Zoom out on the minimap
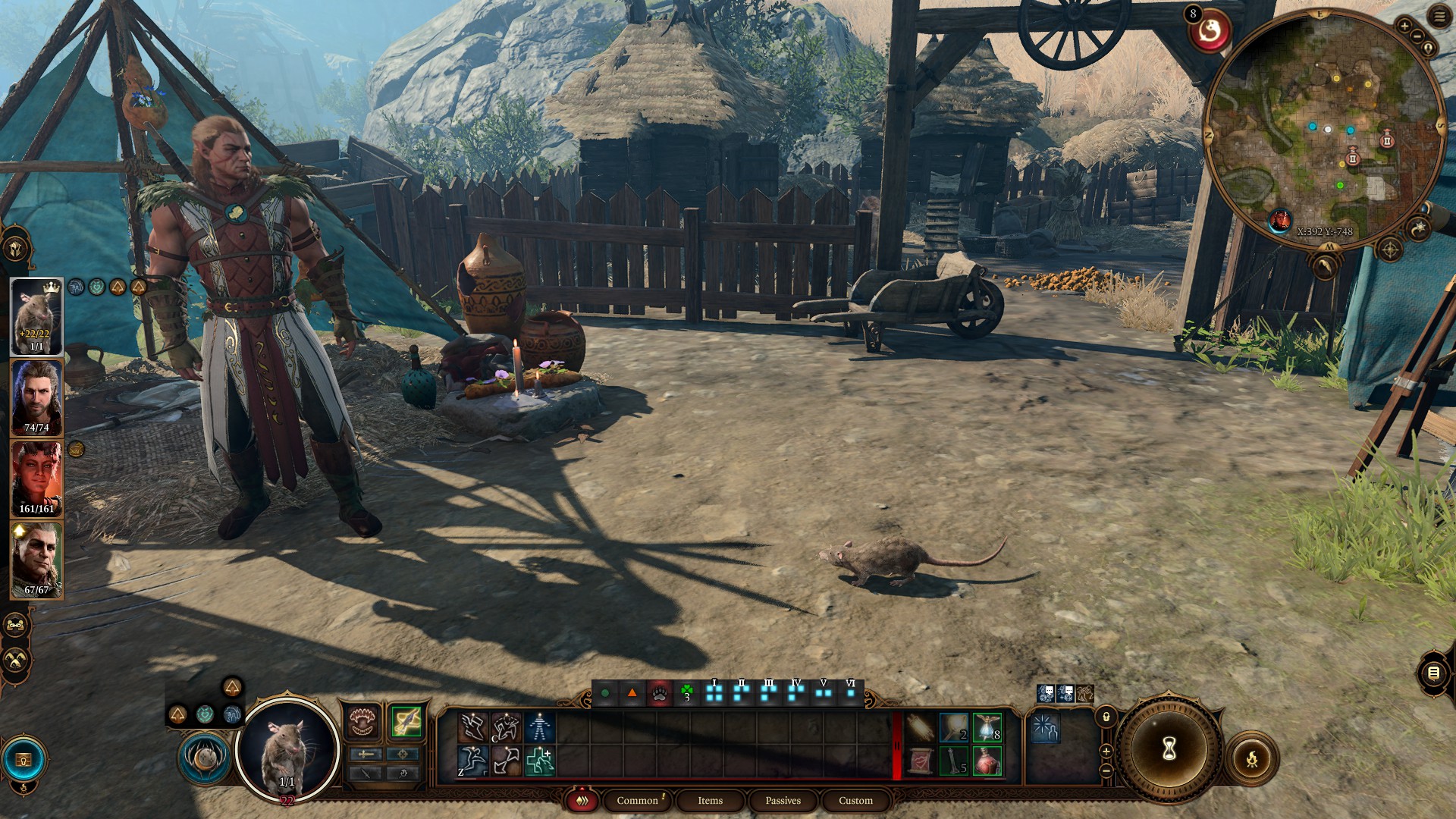 1417,36
